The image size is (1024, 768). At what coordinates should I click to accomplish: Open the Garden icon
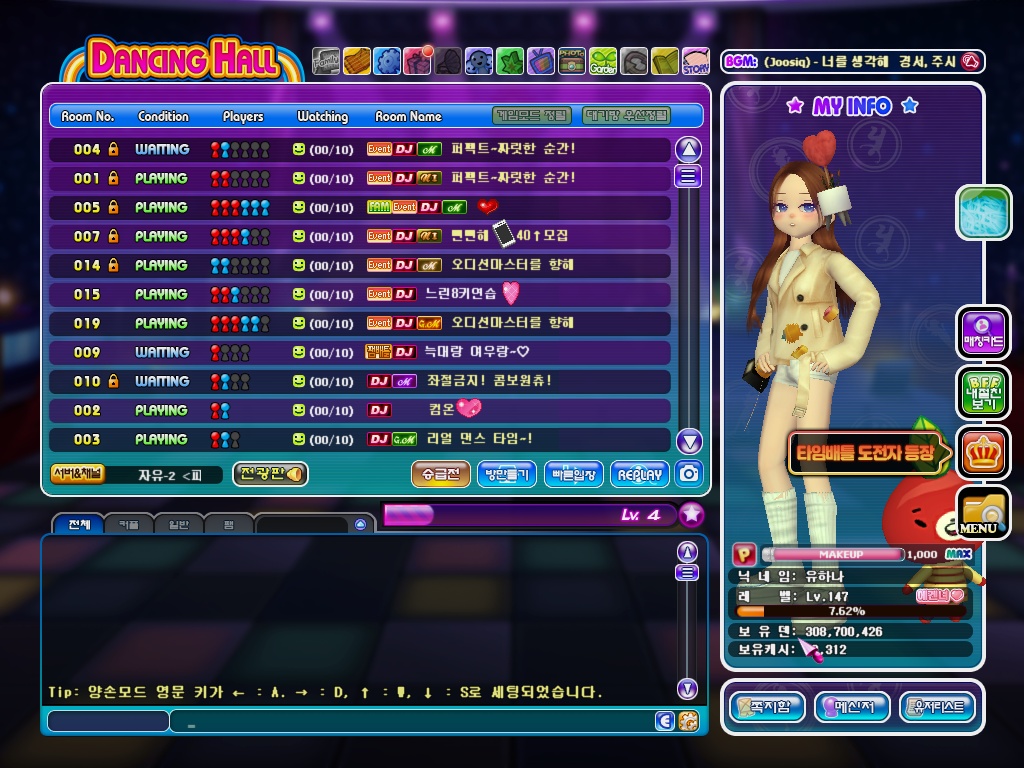click(x=603, y=62)
